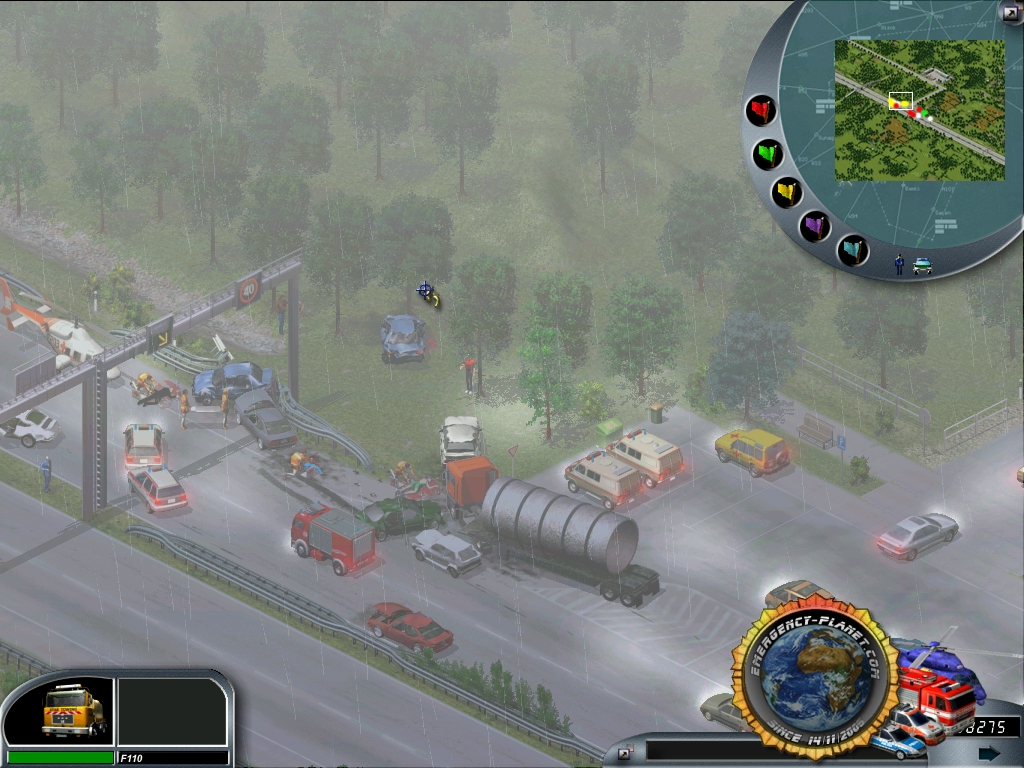Click the minimap overview of the area

919,110
